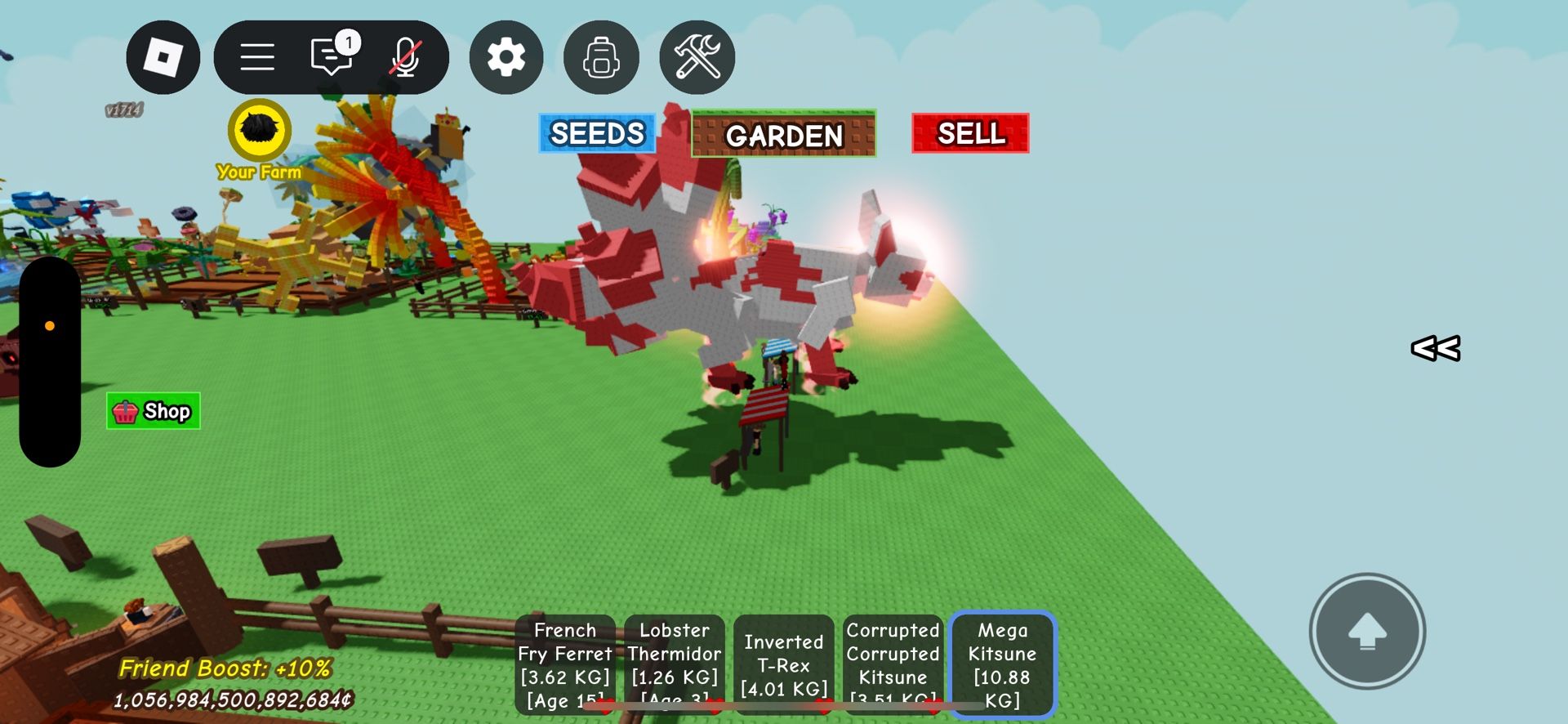This screenshot has width=1568, height=724.
Task: Select the Corrupted Kitsune slot
Action: click(x=893, y=664)
